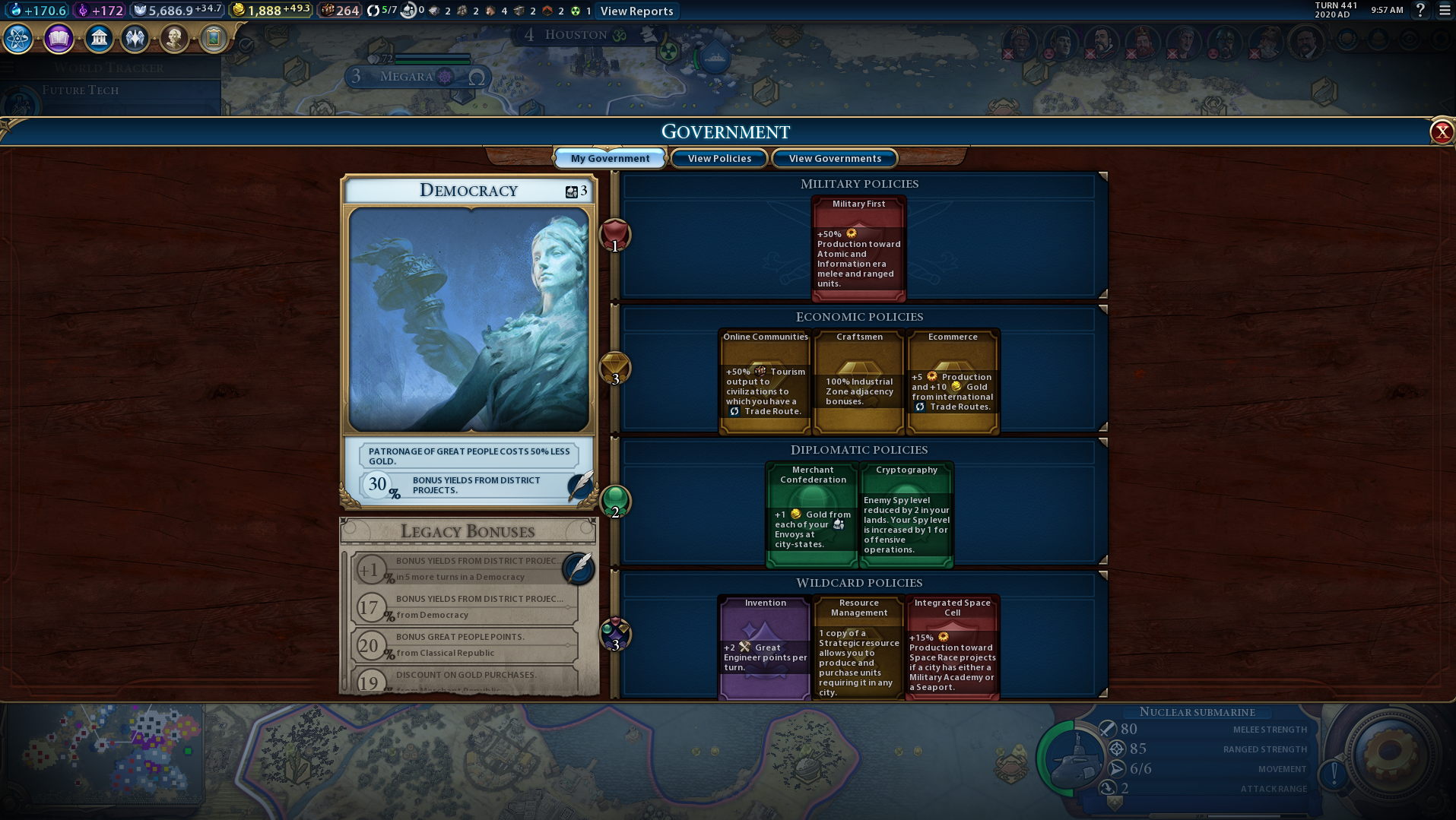Screen dimensions: 1456x820
Task: Open the game menu hamburger
Action: click(x=1444, y=11)
